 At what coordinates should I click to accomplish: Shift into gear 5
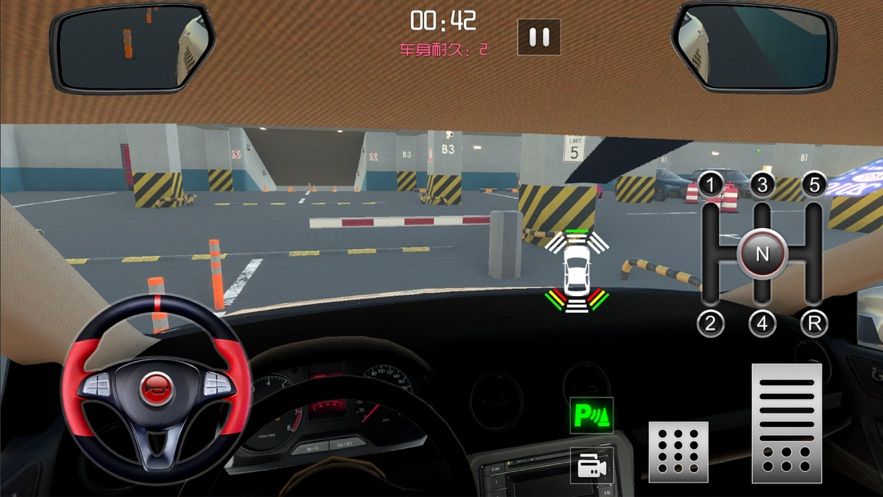(815, 185)
